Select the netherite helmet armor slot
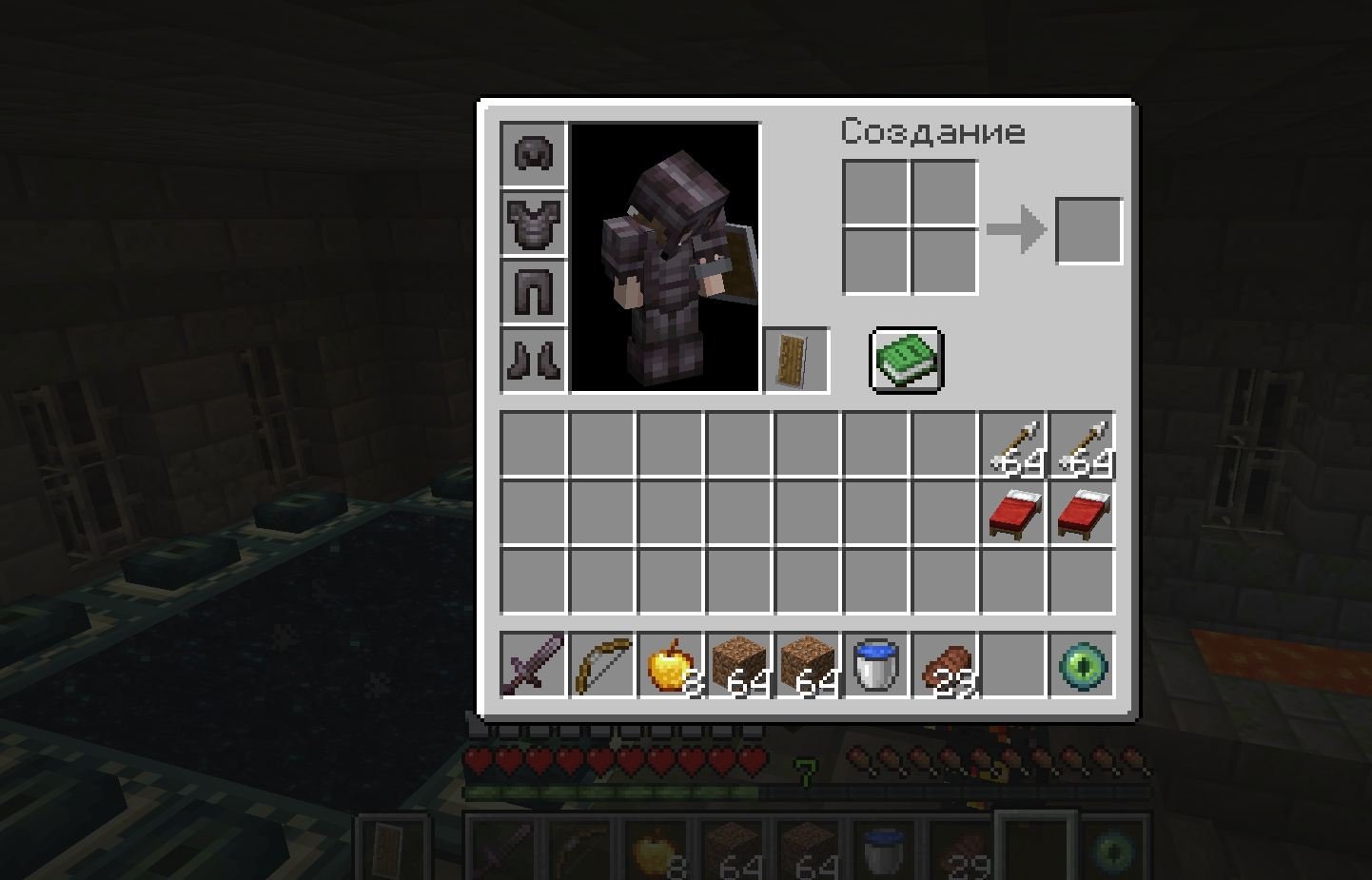This screenshot has height=880, width=1372. pos(534,154)
